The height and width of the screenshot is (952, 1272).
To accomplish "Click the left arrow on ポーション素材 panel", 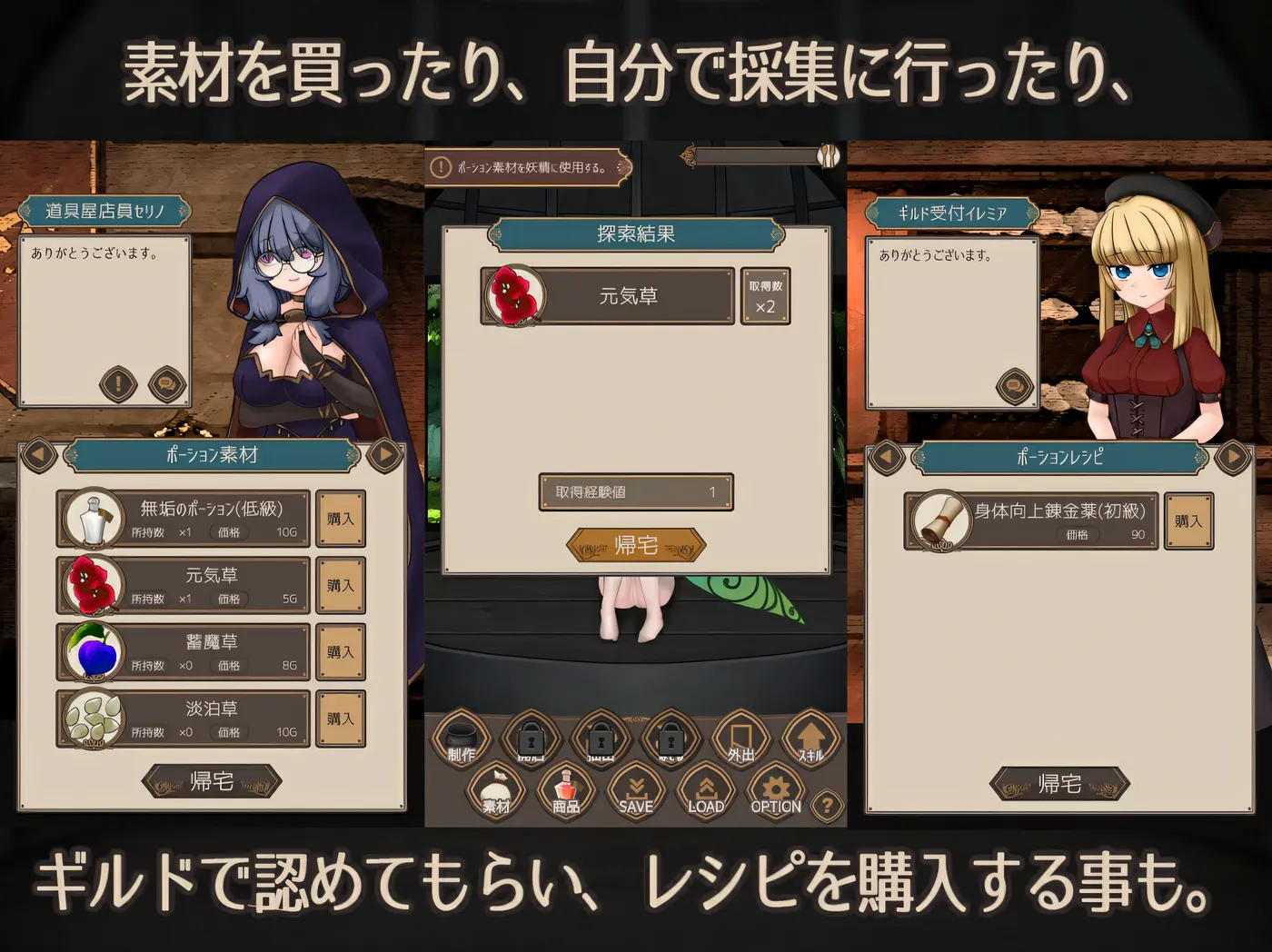I will (x=37, y=455).
